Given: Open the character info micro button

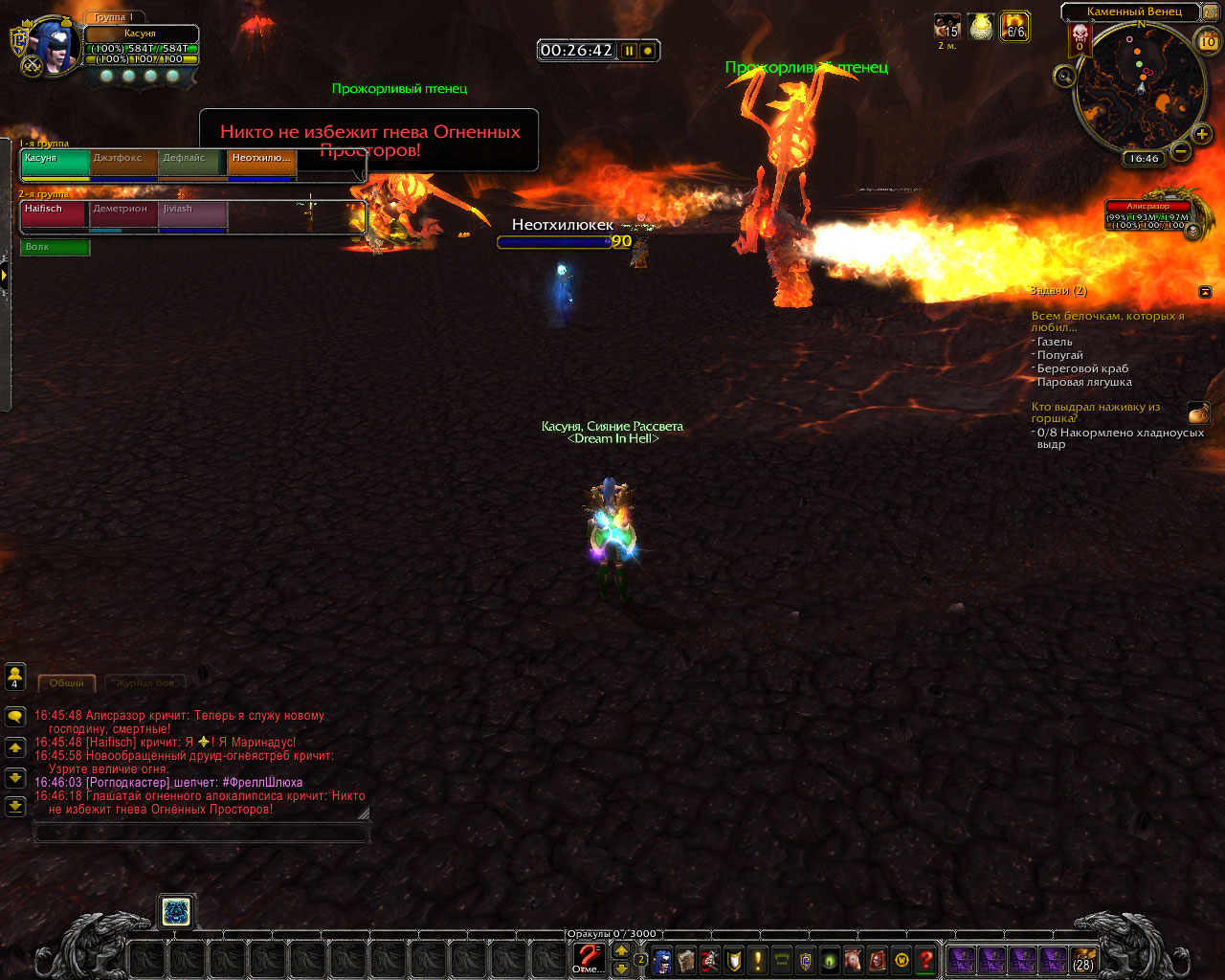Looking at the screenshot, I should 661,960.
